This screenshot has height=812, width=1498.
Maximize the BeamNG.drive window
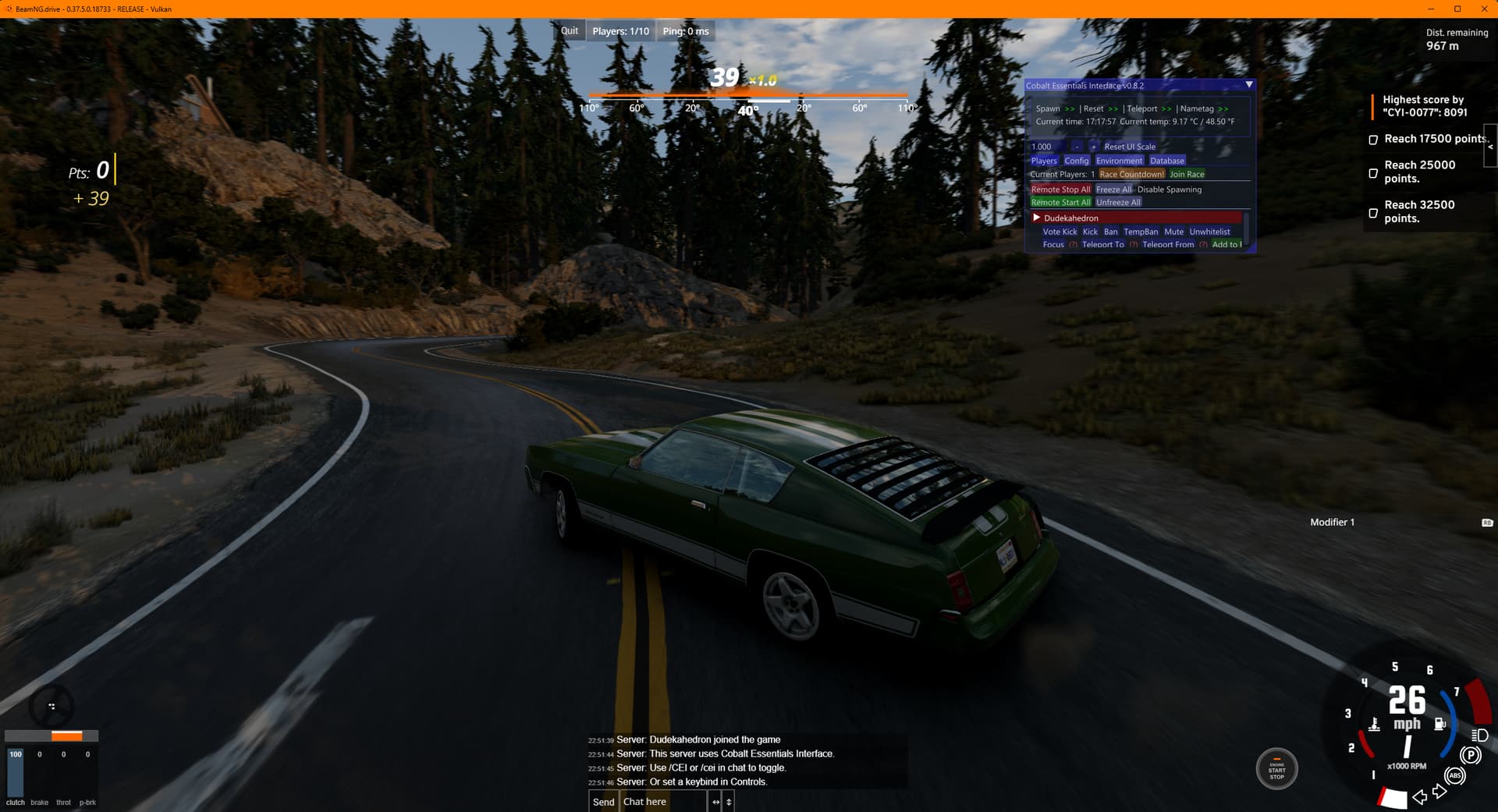click(x=1457, y=9)
